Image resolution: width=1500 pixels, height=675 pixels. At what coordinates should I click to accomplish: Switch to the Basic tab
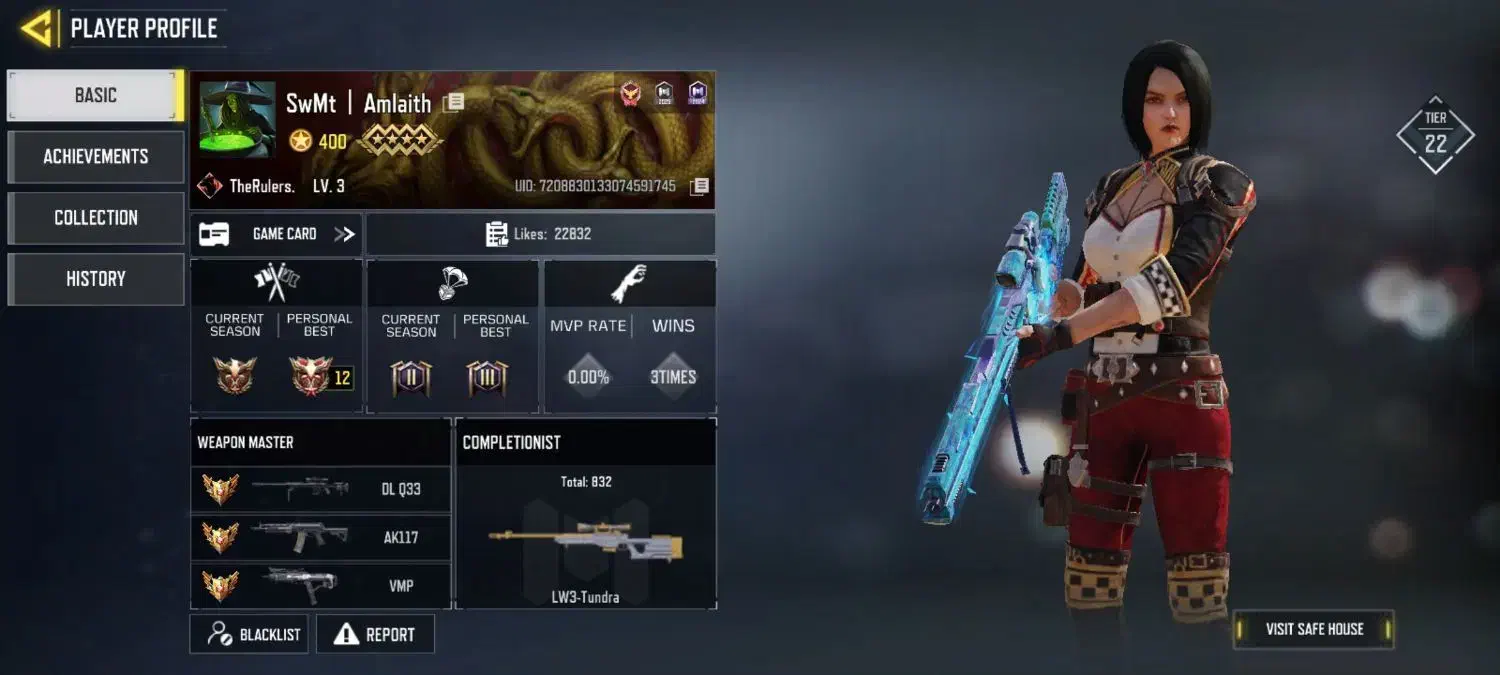click(x=95, y=95)
